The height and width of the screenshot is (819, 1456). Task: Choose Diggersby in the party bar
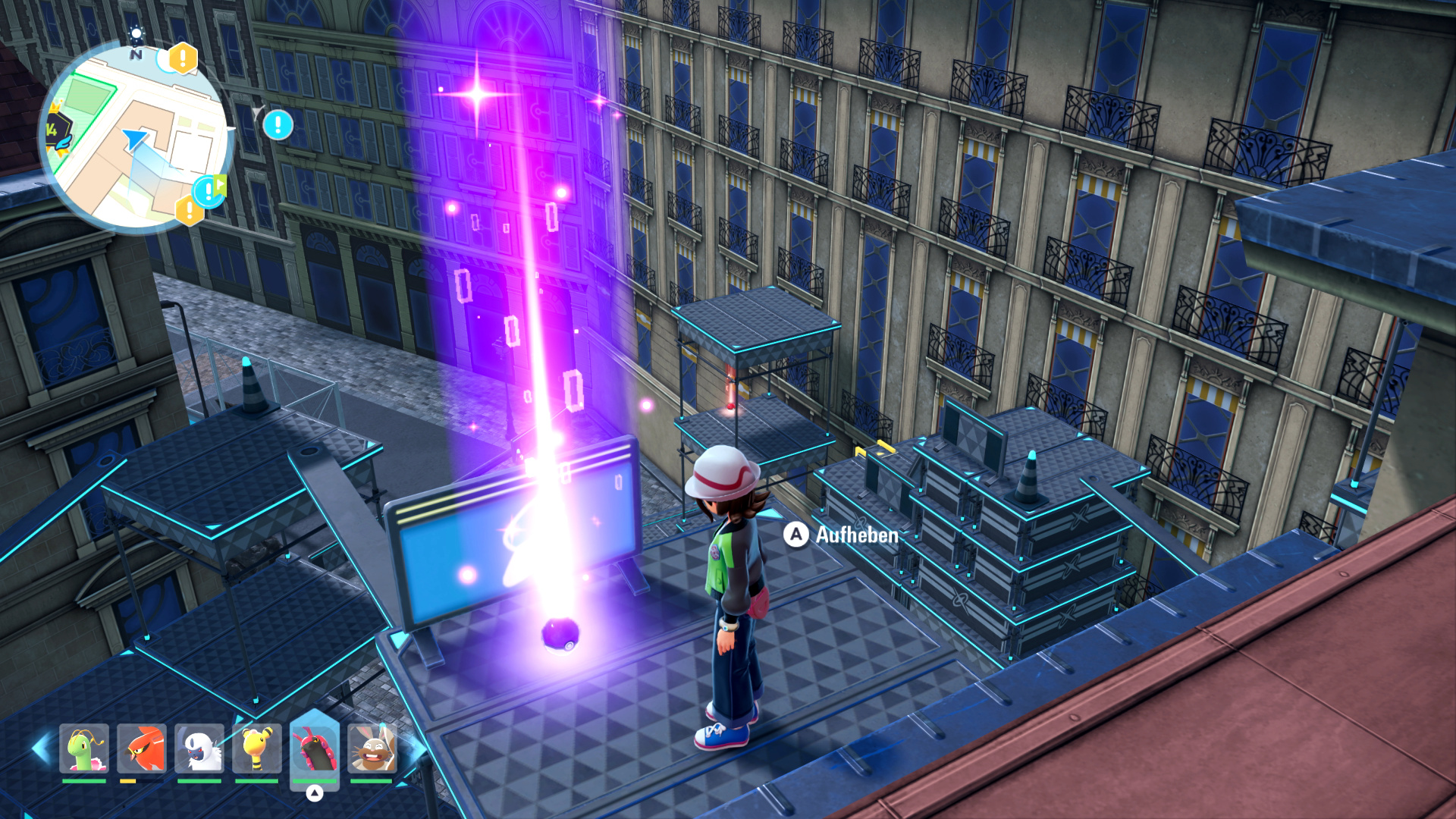pos(372,748)
